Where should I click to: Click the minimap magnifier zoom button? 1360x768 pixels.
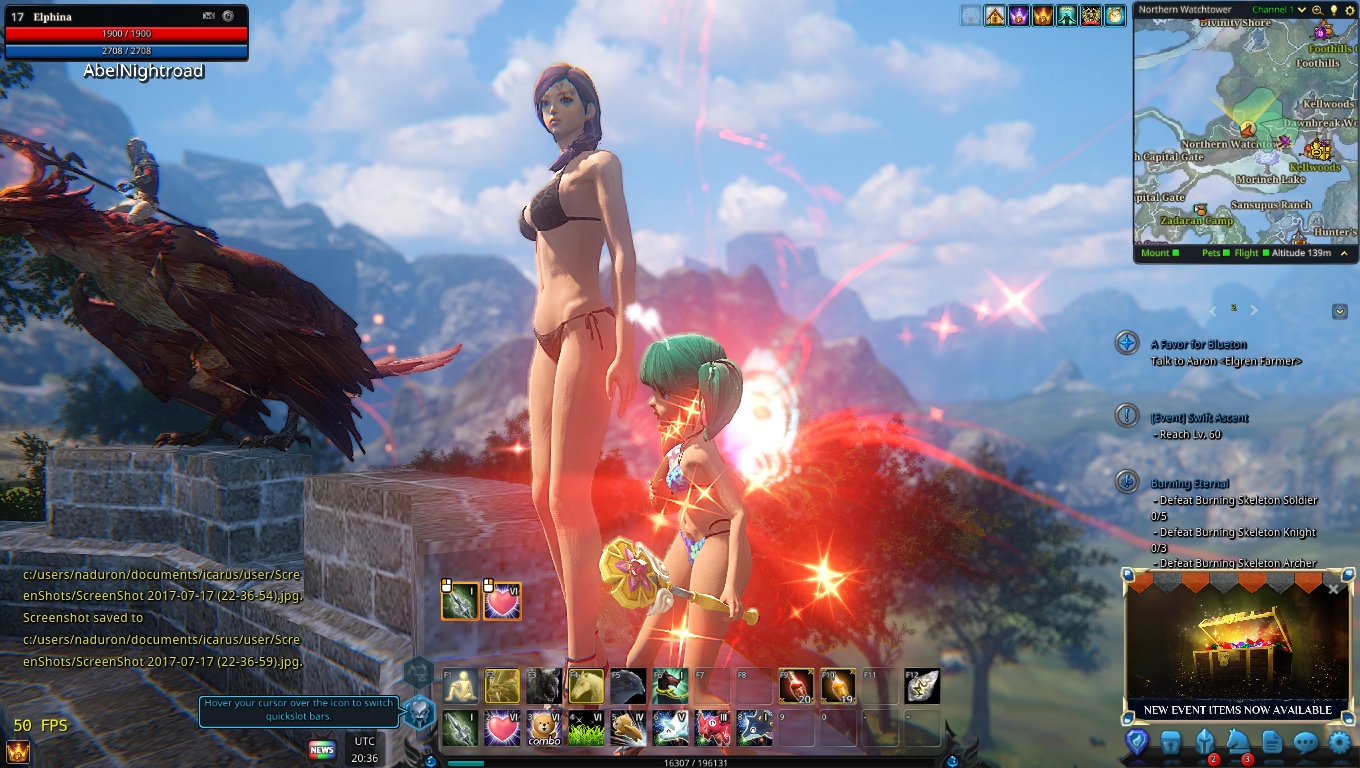1317,10
